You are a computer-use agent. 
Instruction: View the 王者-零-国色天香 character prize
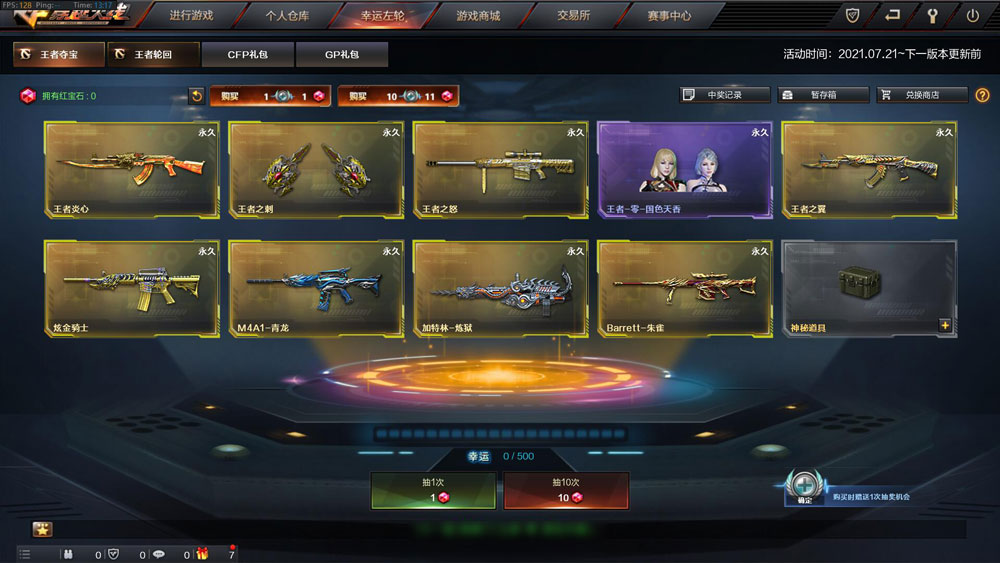(684, 170)
